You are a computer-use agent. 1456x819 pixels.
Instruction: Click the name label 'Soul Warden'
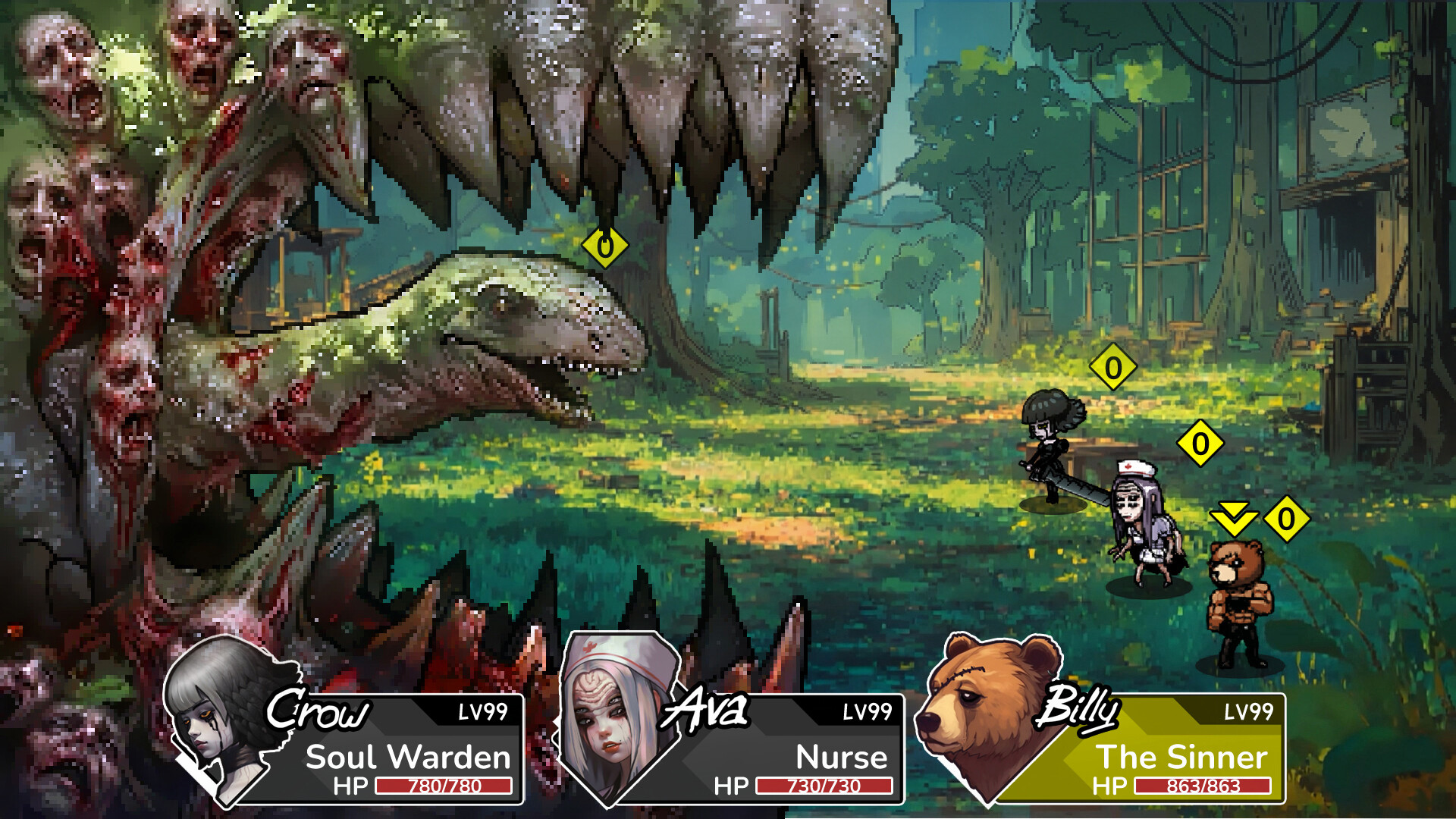[x=407, y=756]
